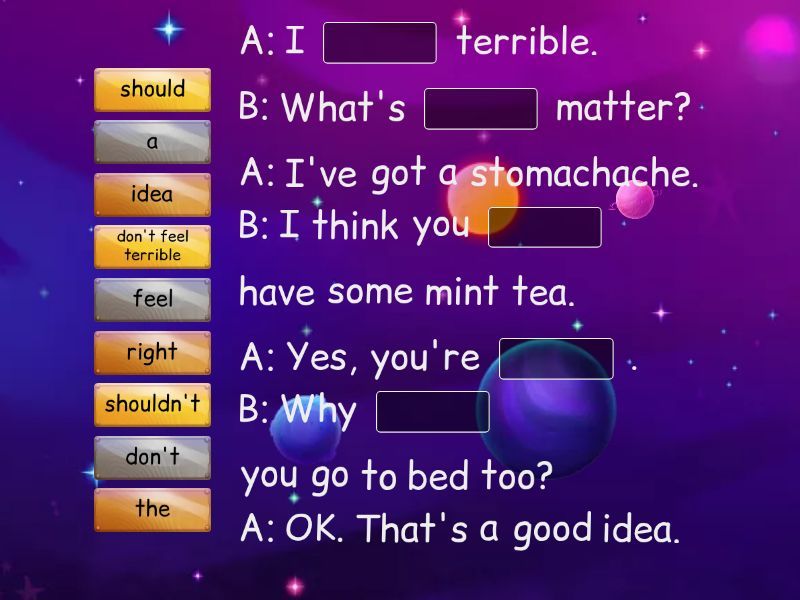
Task: Select the 'shouldn't' word tile
Action: point(152,404)
